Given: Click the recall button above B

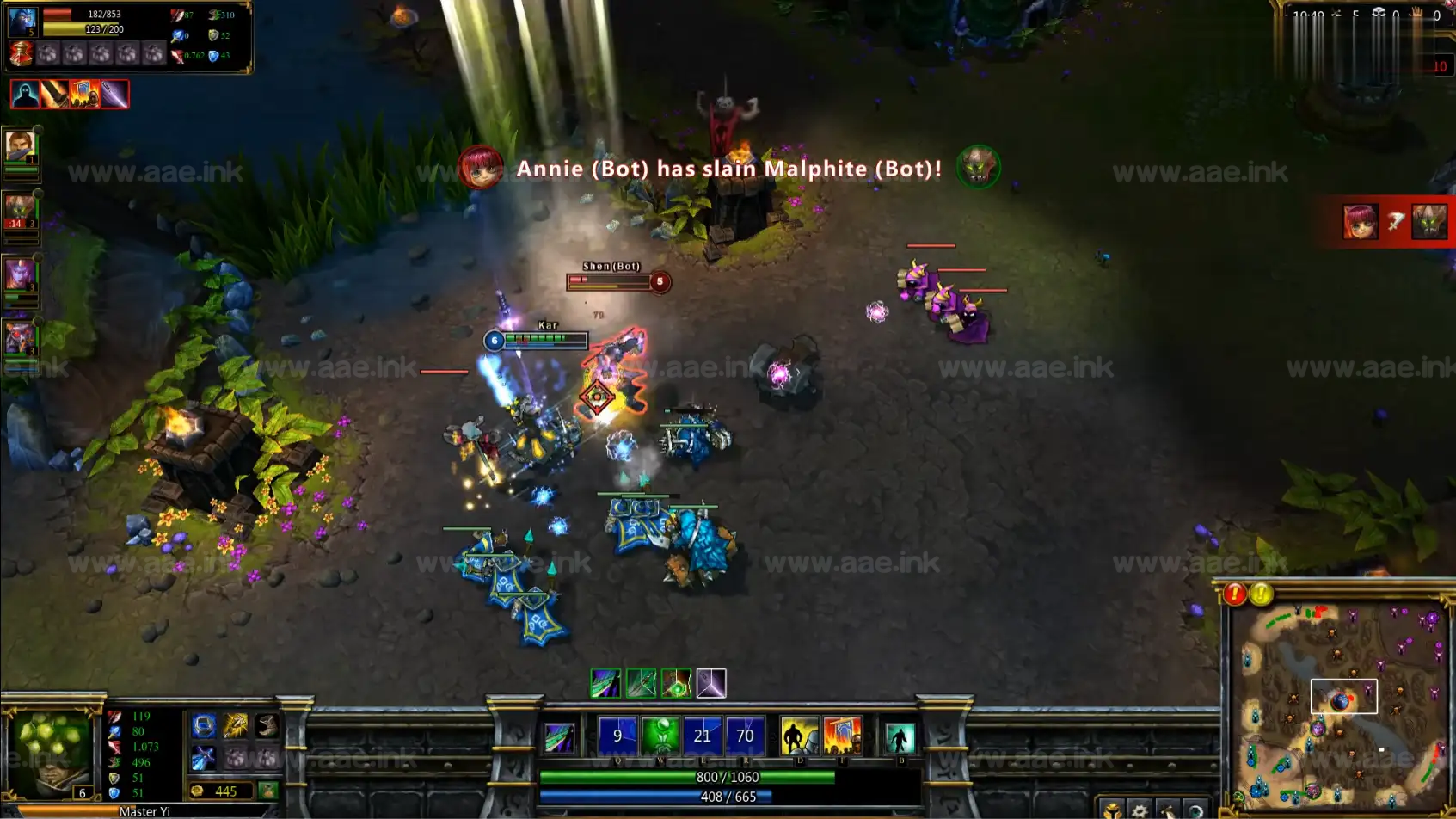Looking at the screenshot, I should (900, 739).
